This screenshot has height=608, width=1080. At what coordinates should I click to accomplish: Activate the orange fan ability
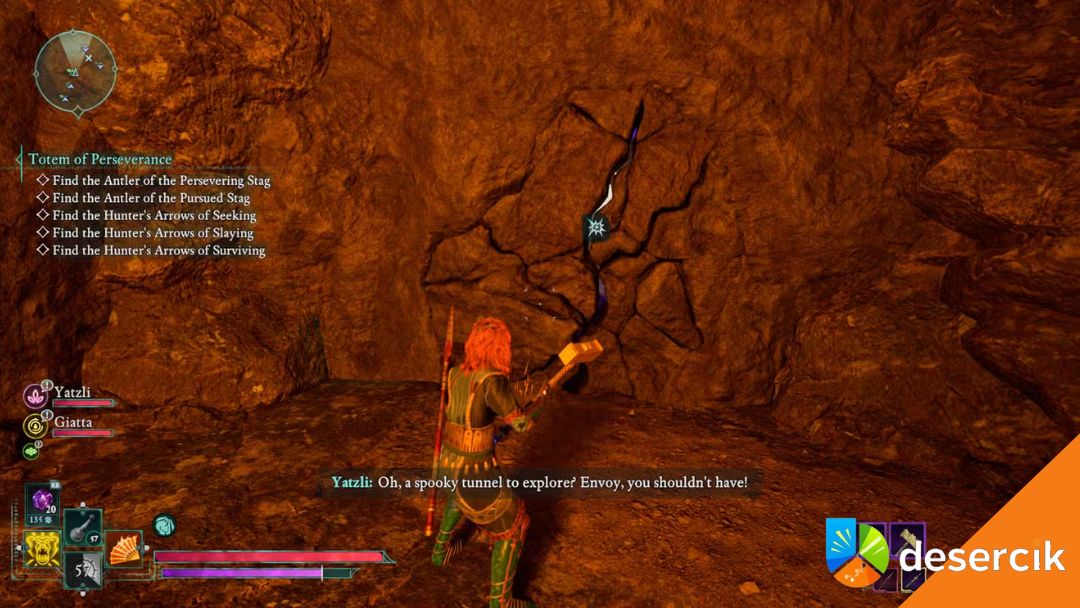click(122, 548)
